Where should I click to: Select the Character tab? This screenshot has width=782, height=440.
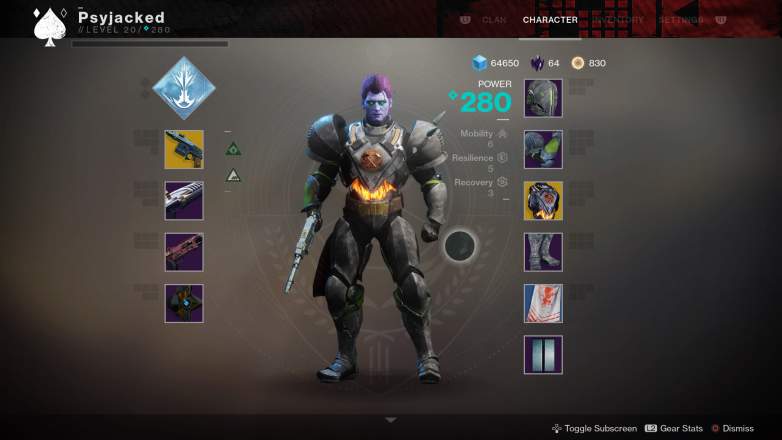550,20
